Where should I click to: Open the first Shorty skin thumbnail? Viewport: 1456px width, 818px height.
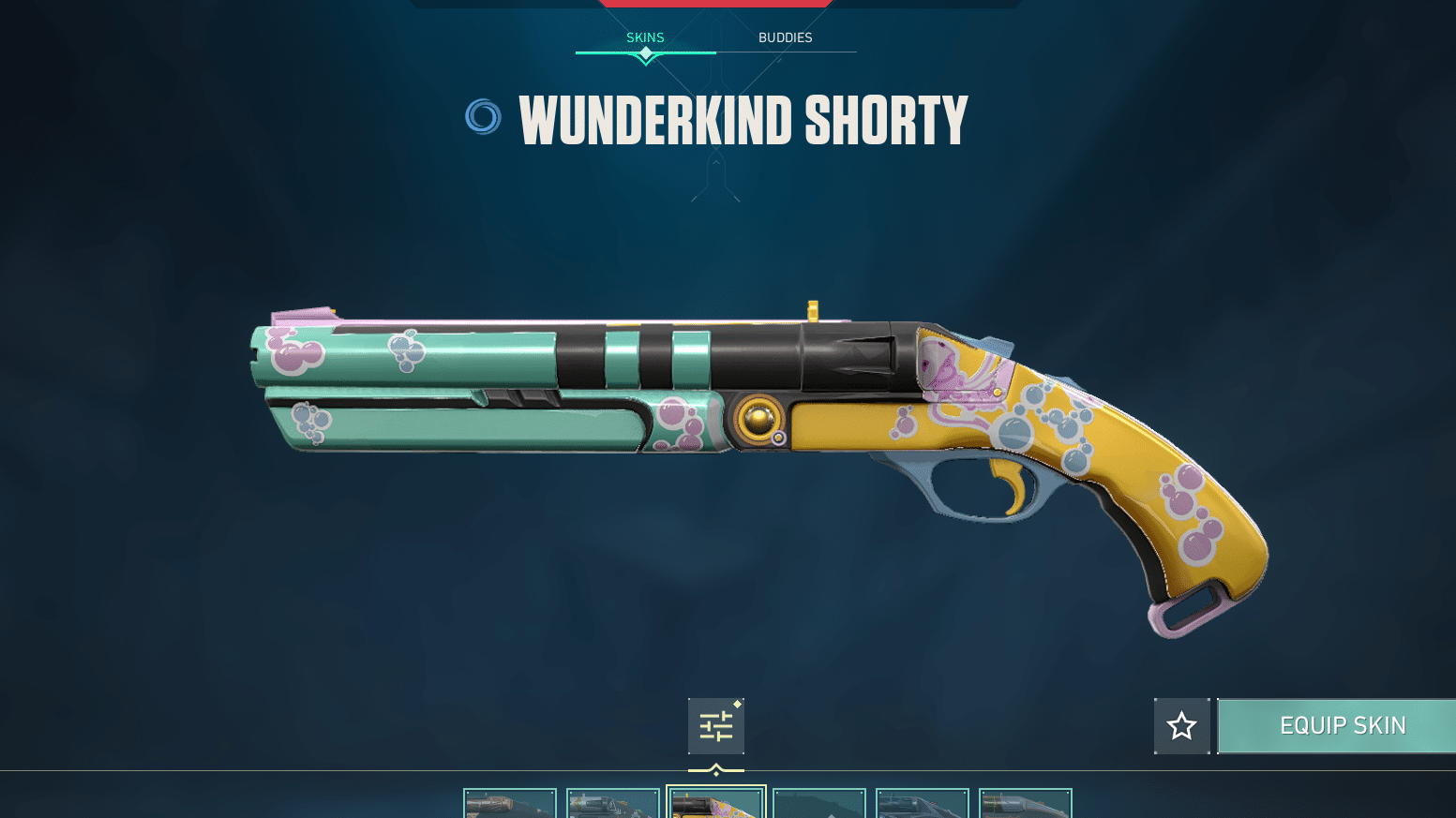click(510, 804)
